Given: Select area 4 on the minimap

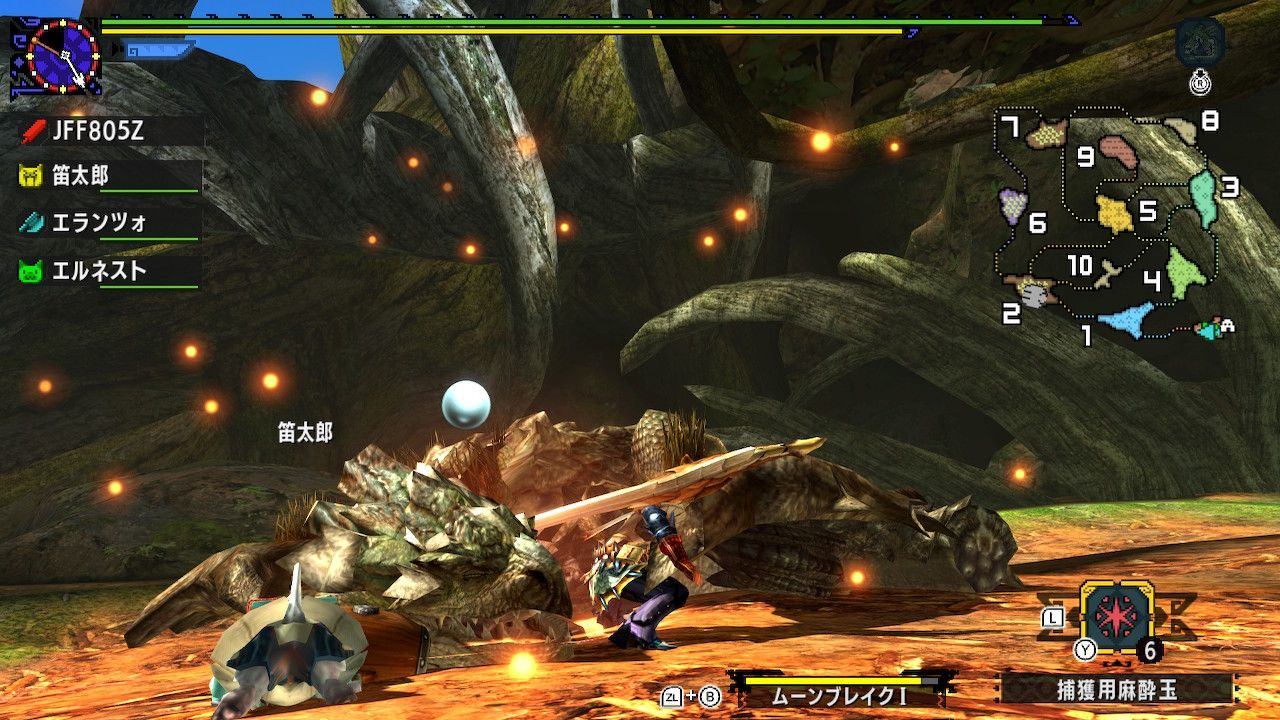Looking at the screenshot, I should (x=1182, y=272).
